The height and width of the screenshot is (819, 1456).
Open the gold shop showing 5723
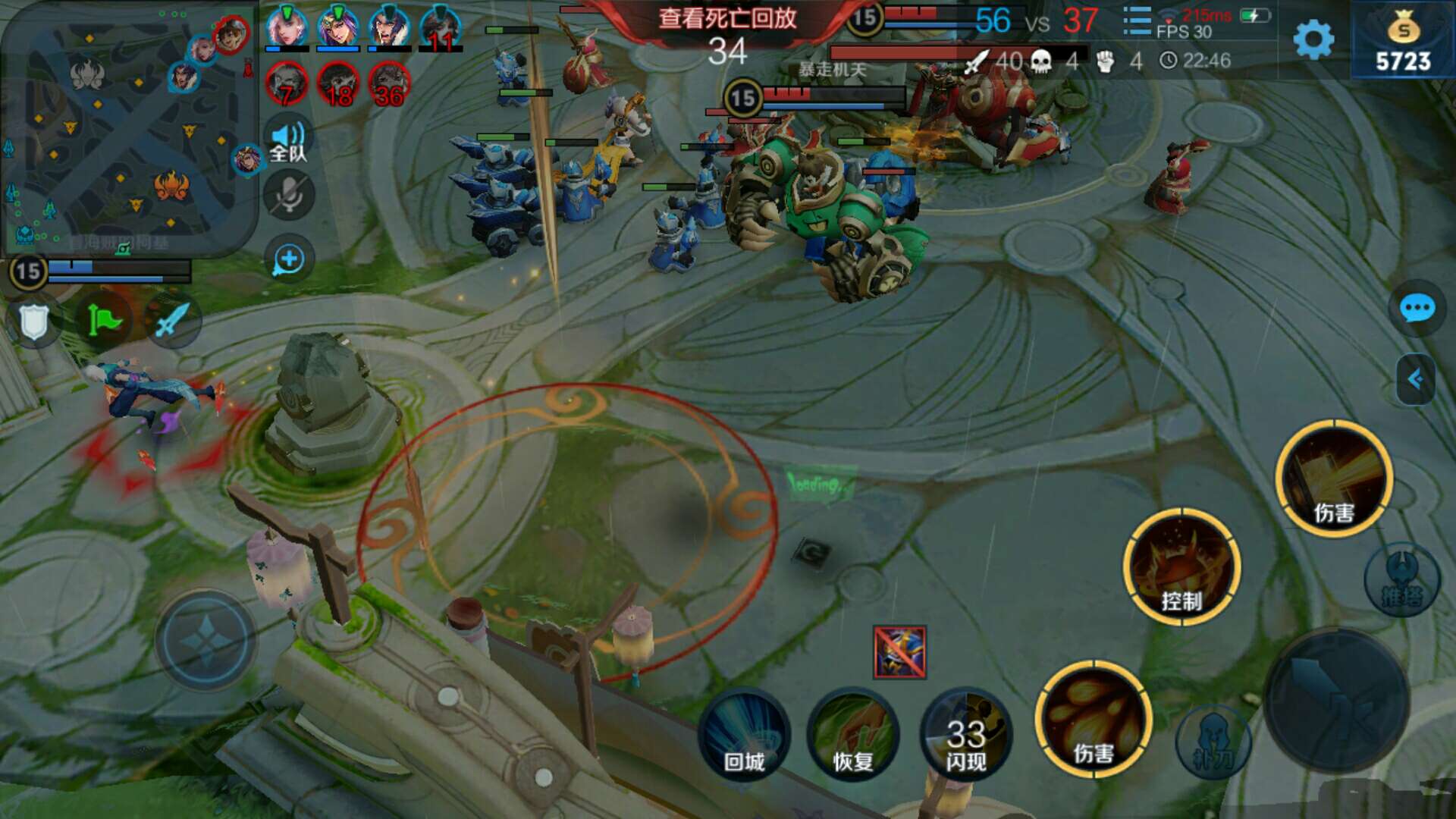(1403, 41)
